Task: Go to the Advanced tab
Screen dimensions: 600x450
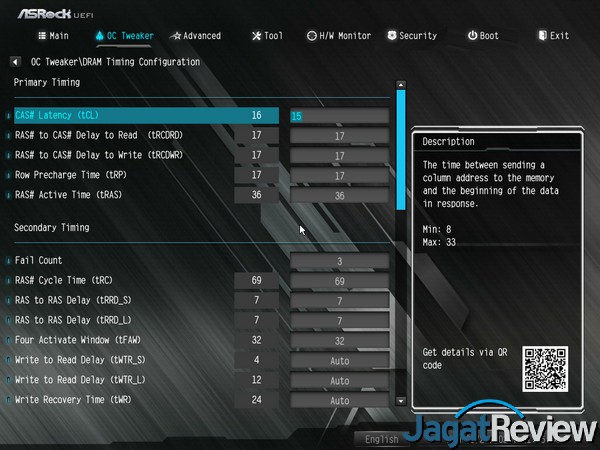Action: coord(196,36)
